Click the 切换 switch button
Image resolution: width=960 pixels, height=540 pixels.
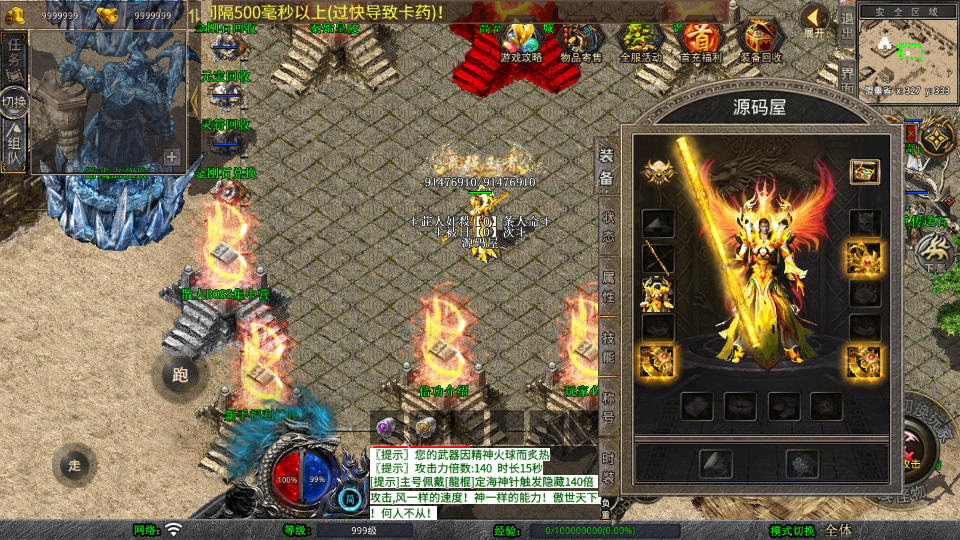click(x=14, y=102)
